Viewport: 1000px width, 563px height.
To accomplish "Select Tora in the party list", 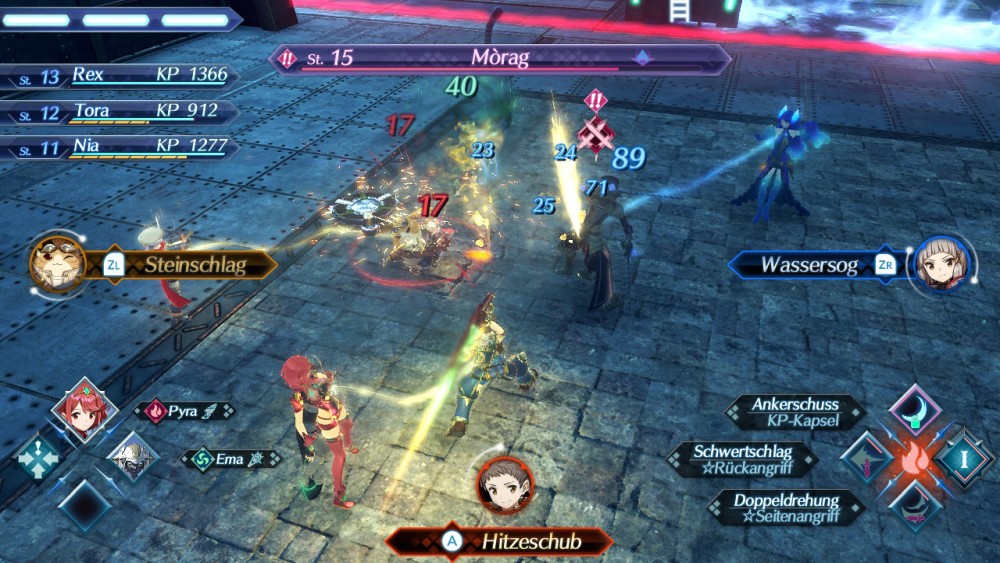I will [x=120, y=112].
